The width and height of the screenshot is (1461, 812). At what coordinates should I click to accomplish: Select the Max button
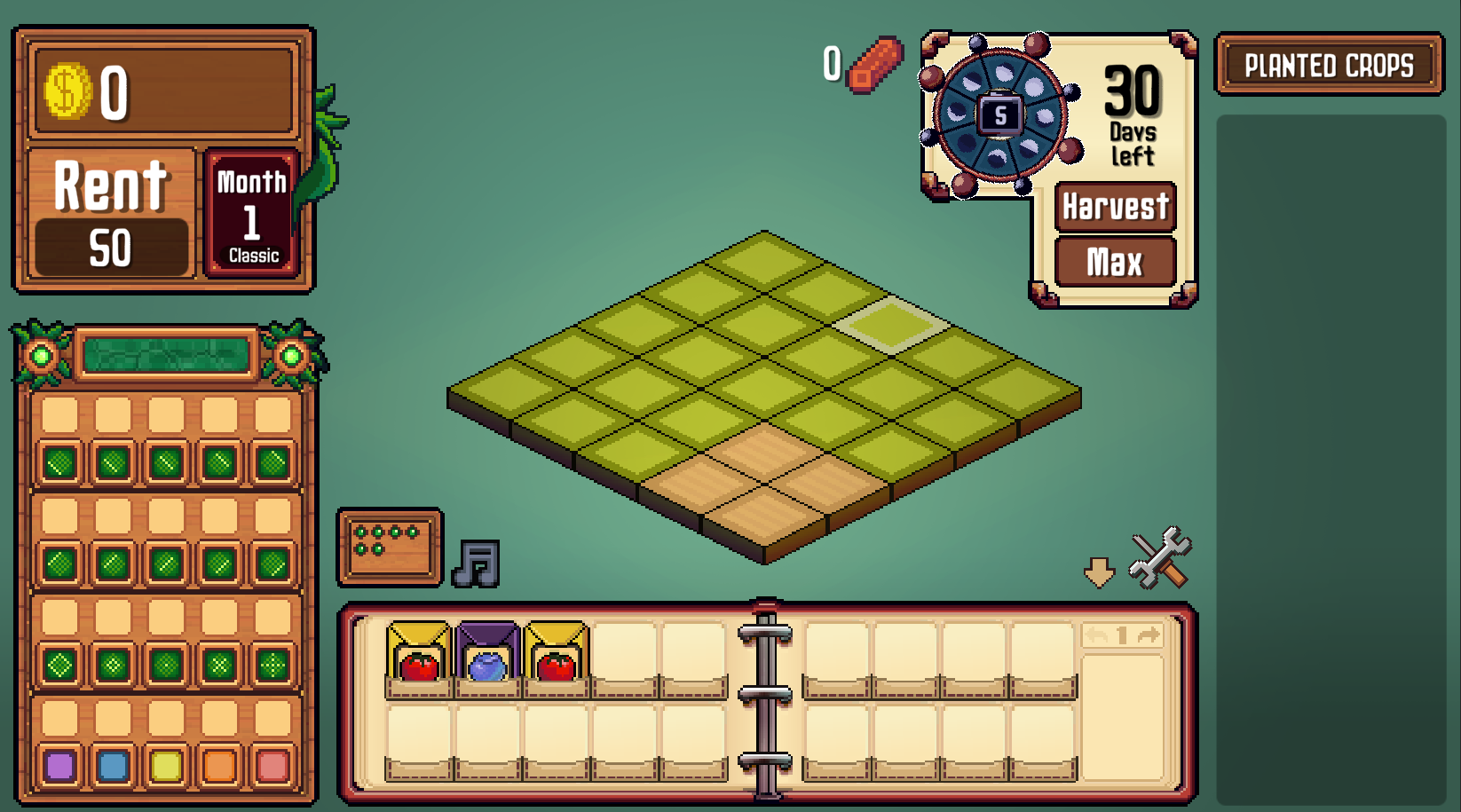[1116, 262]
